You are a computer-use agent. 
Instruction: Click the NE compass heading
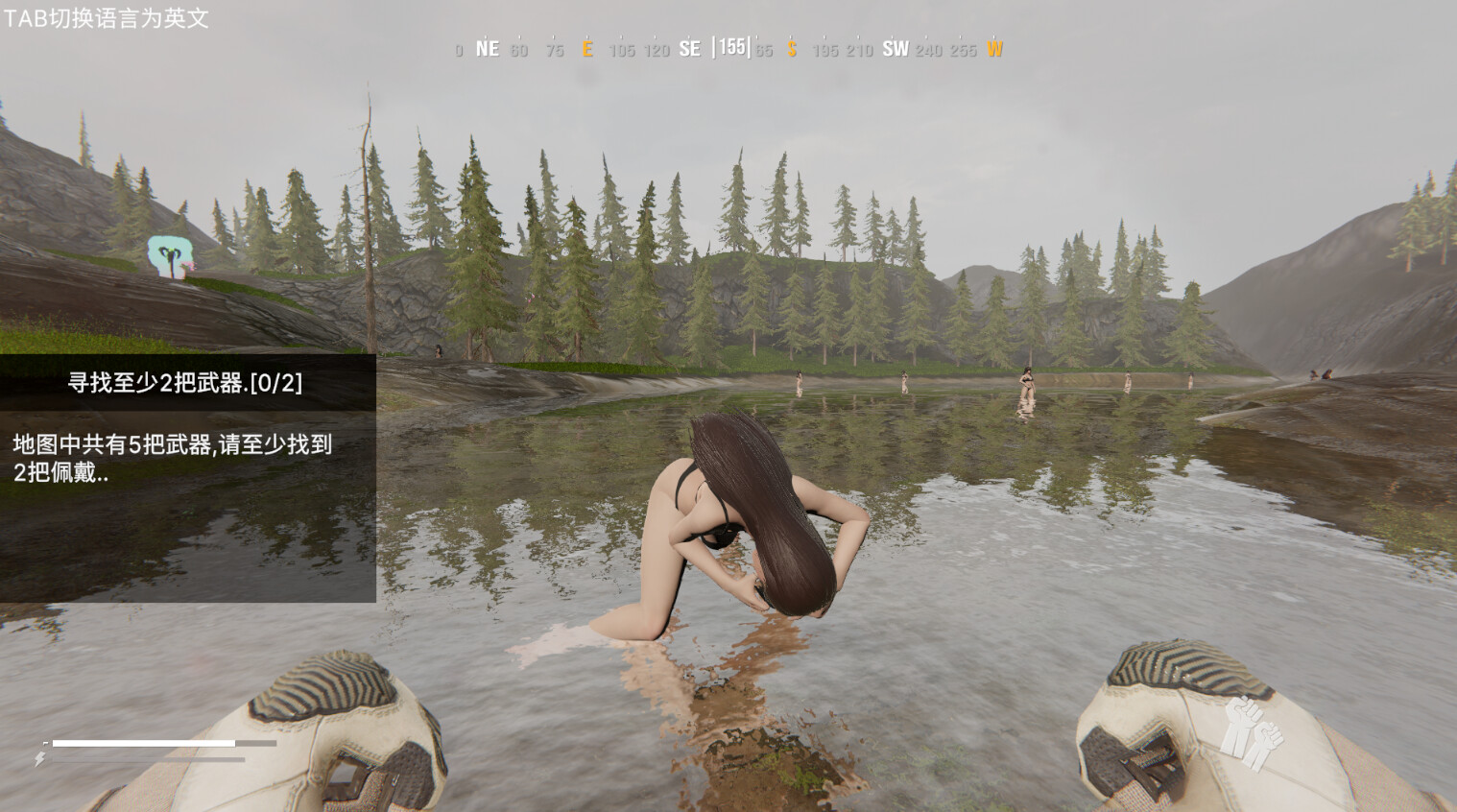pos(487,48)
